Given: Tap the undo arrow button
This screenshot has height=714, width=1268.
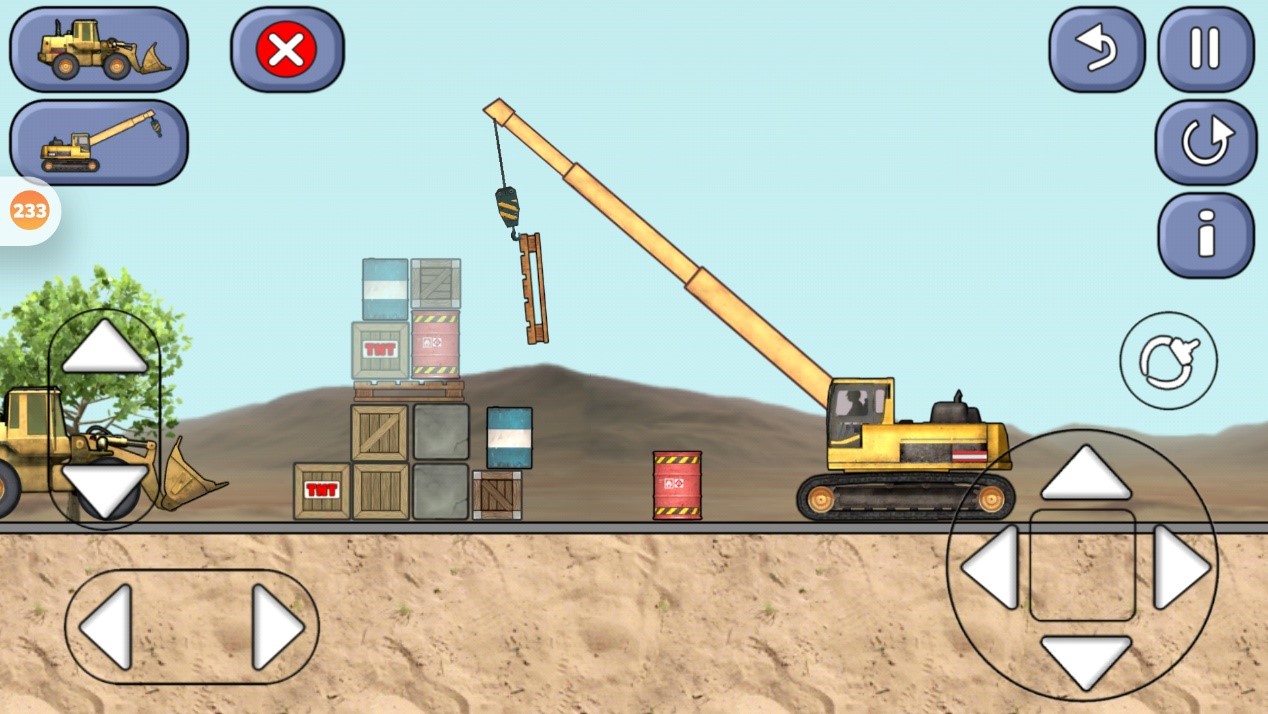Looking at the screenshot, I should [1096, 49].
